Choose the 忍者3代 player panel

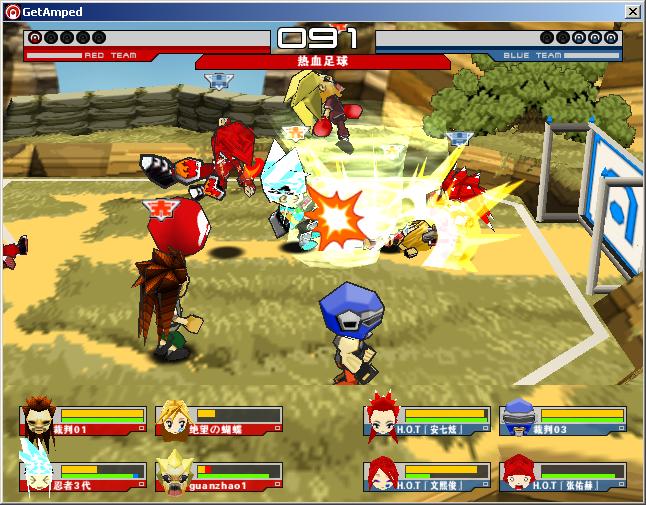coord(82,475)
